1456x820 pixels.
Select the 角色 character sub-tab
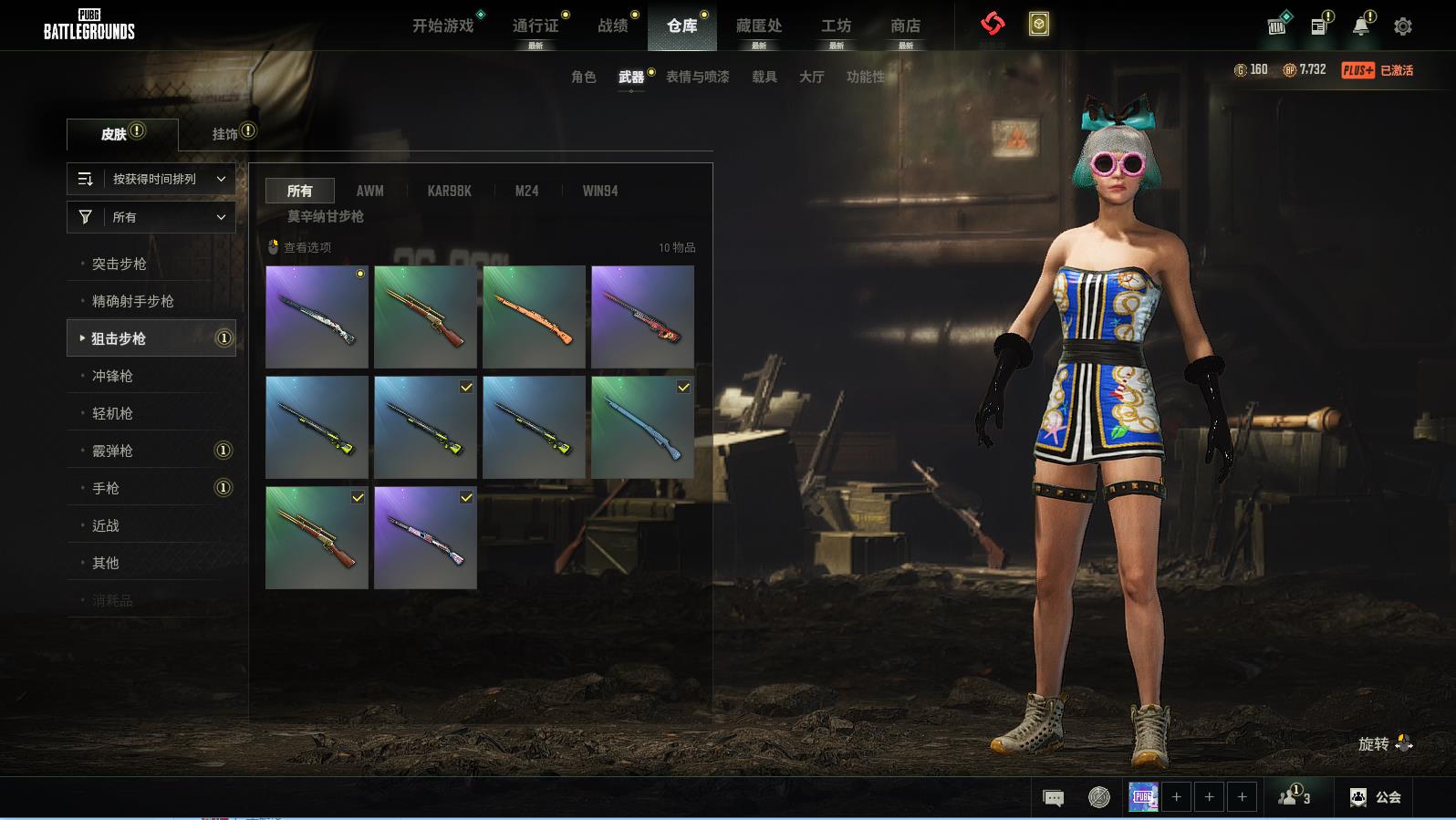584,77
